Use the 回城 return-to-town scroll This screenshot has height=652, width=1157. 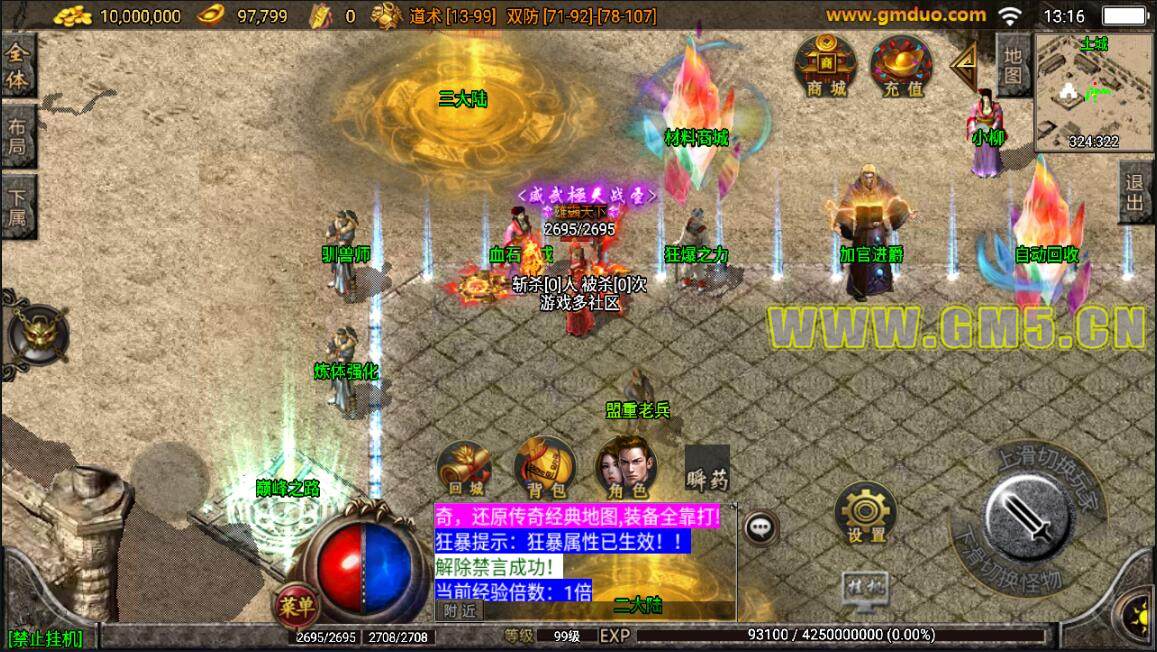coord(464,468)
